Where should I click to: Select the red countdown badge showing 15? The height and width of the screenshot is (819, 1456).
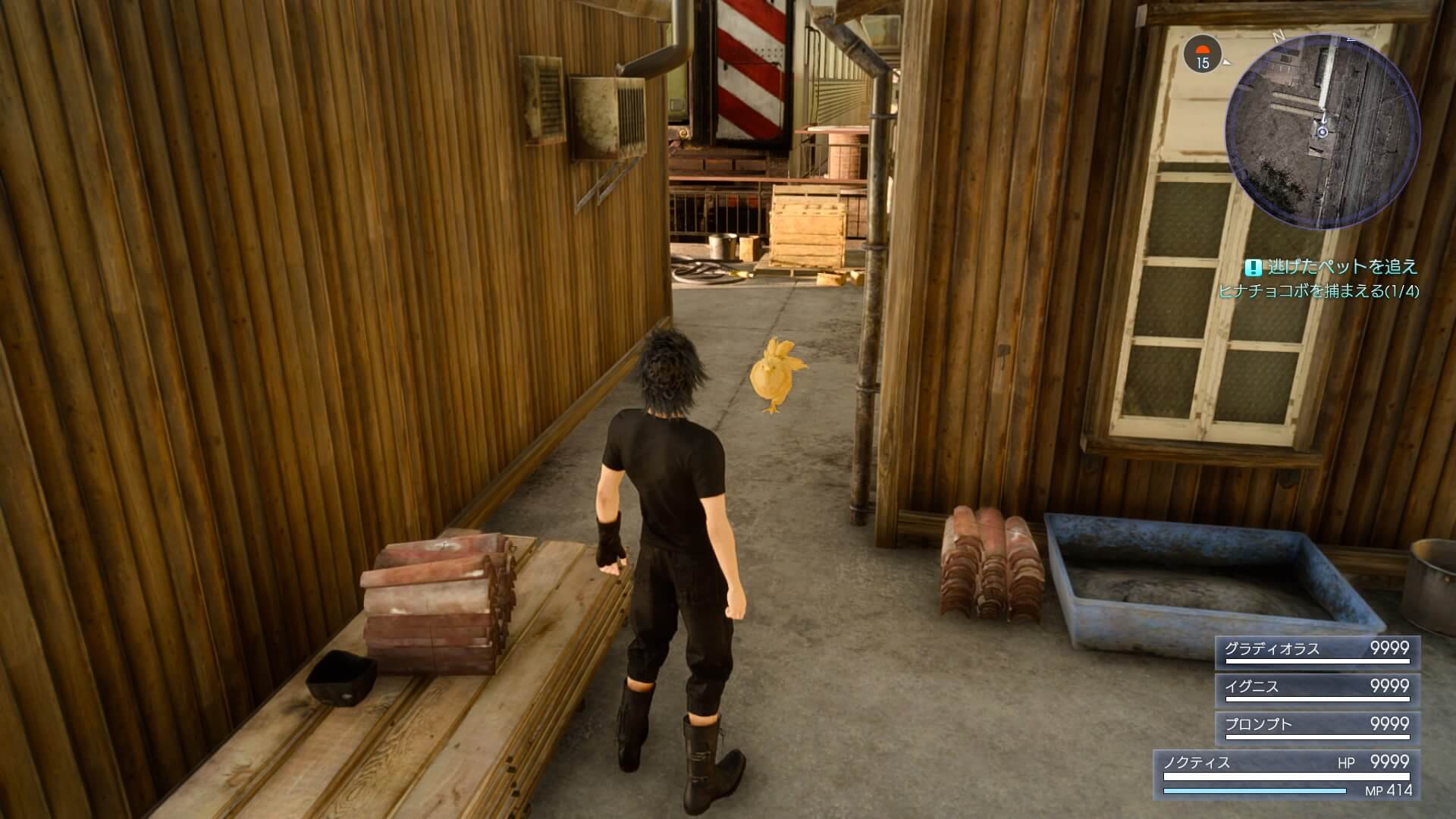pyautogui.click(x=1201, y=53)
